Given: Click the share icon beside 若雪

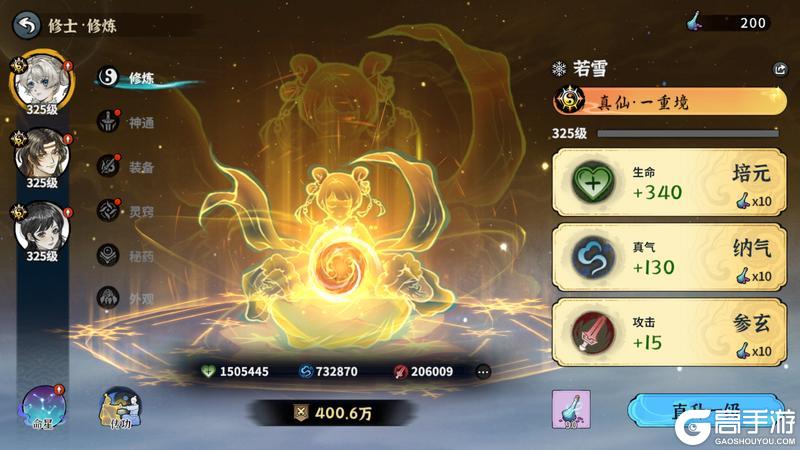Looking at the screenshot, I should [780, 69].
